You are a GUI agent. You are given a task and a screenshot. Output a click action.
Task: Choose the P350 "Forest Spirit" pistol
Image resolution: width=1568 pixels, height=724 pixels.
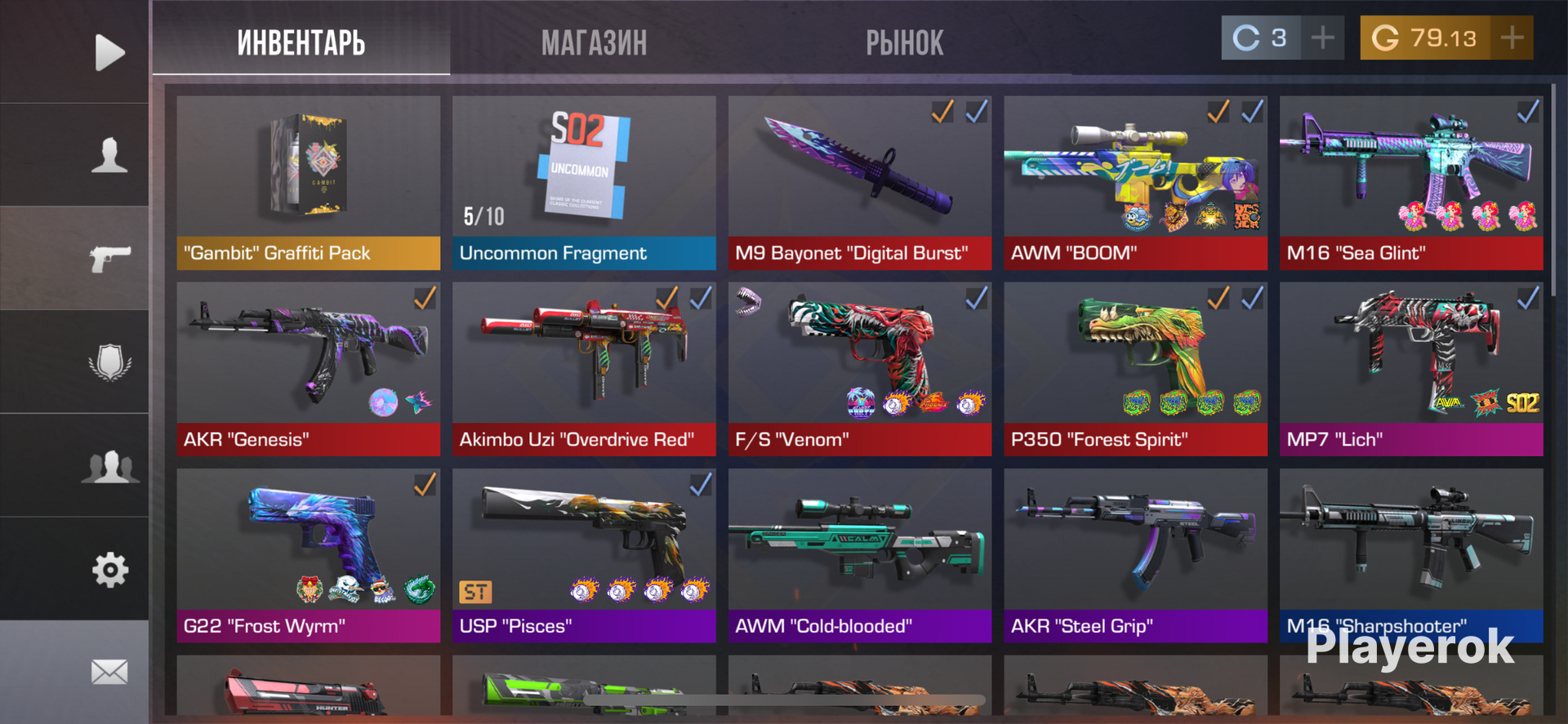pyautogui.click(x=1135, y=369)
